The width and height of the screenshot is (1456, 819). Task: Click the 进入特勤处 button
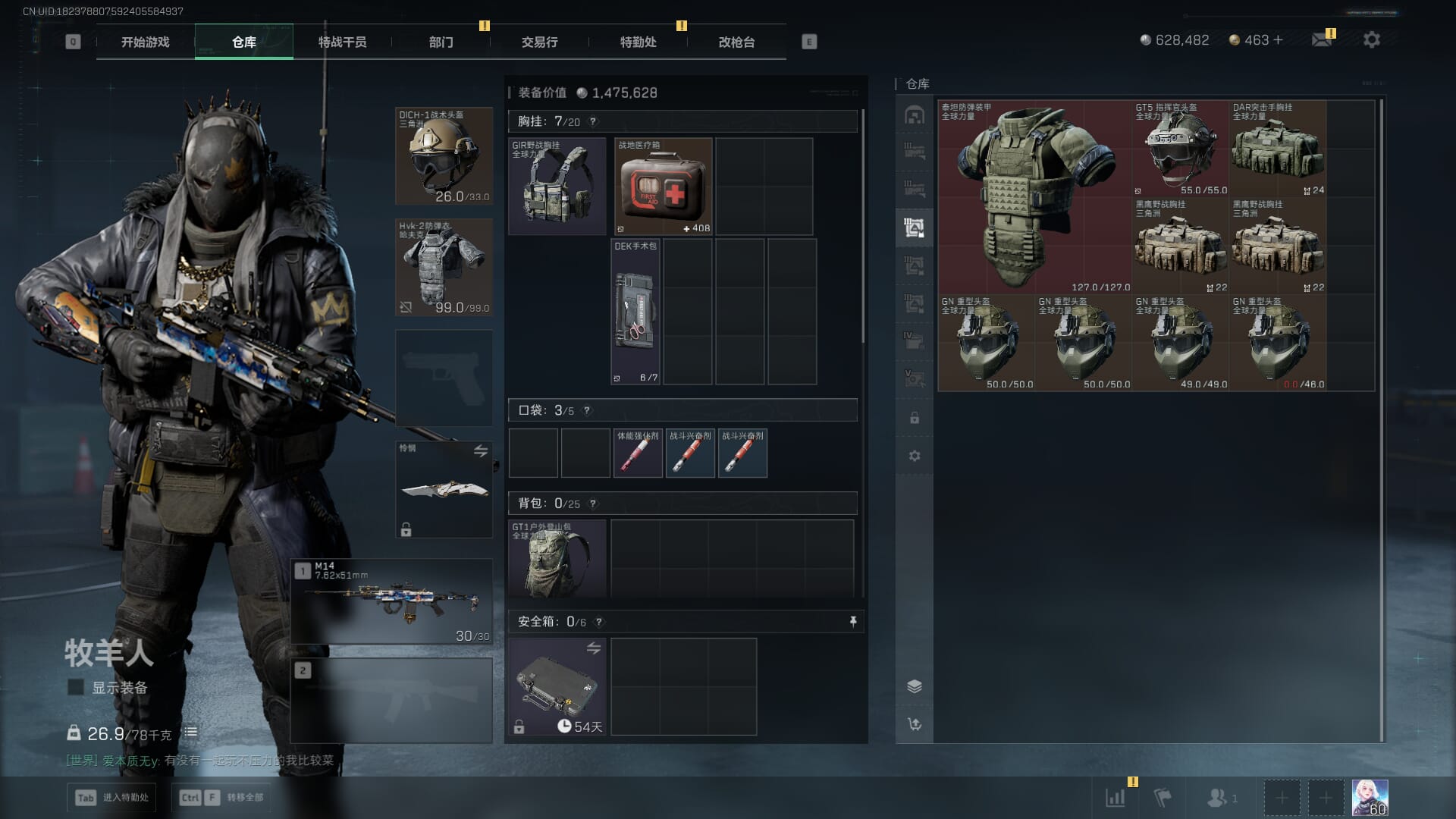coord(111,797)
